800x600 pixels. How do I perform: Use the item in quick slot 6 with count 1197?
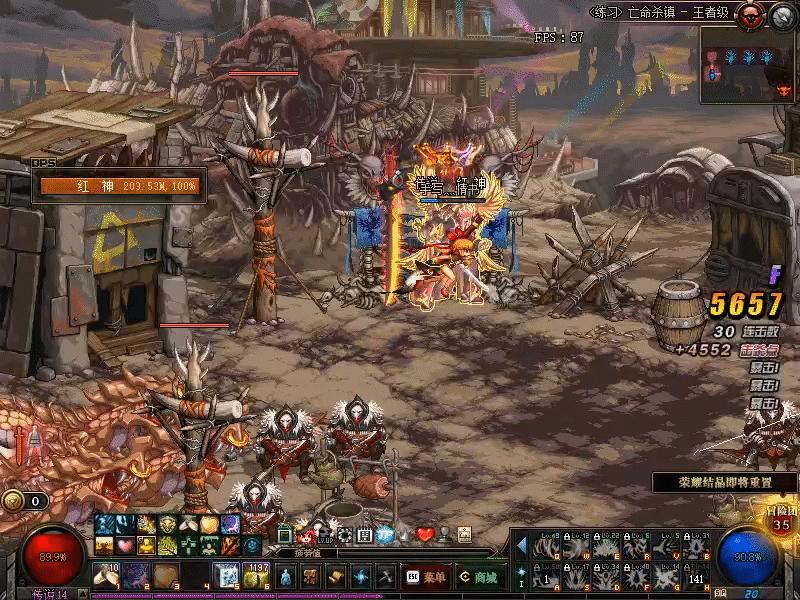(257, 576)
